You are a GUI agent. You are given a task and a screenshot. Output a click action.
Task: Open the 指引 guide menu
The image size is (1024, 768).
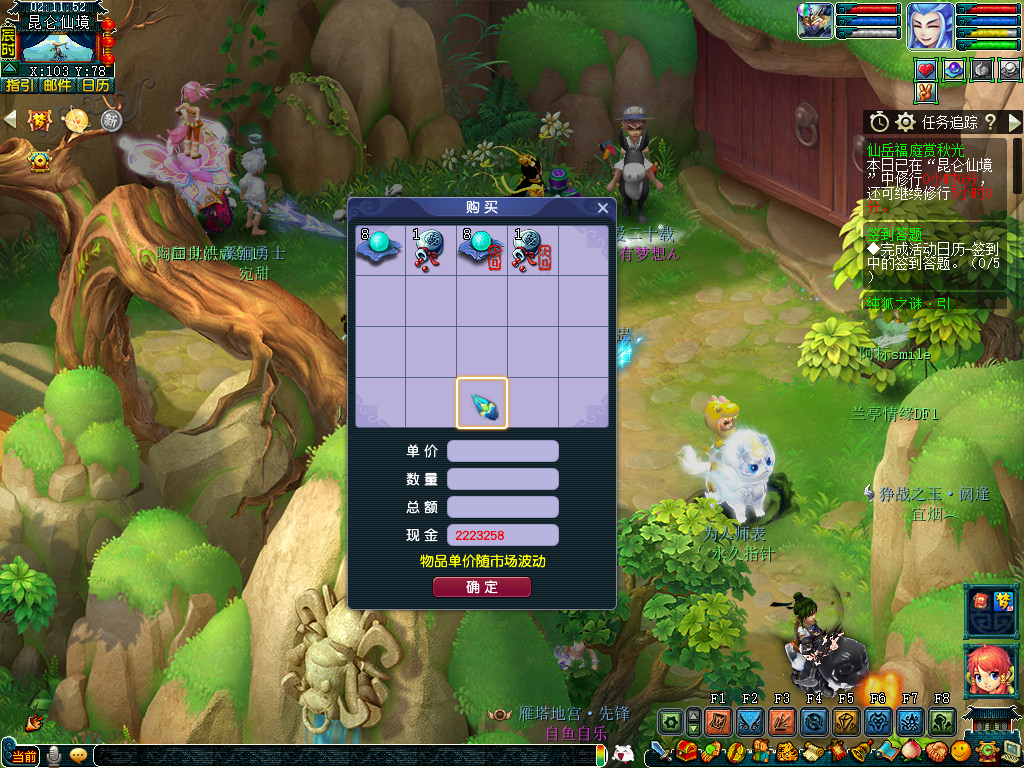(x=19, y=86)
